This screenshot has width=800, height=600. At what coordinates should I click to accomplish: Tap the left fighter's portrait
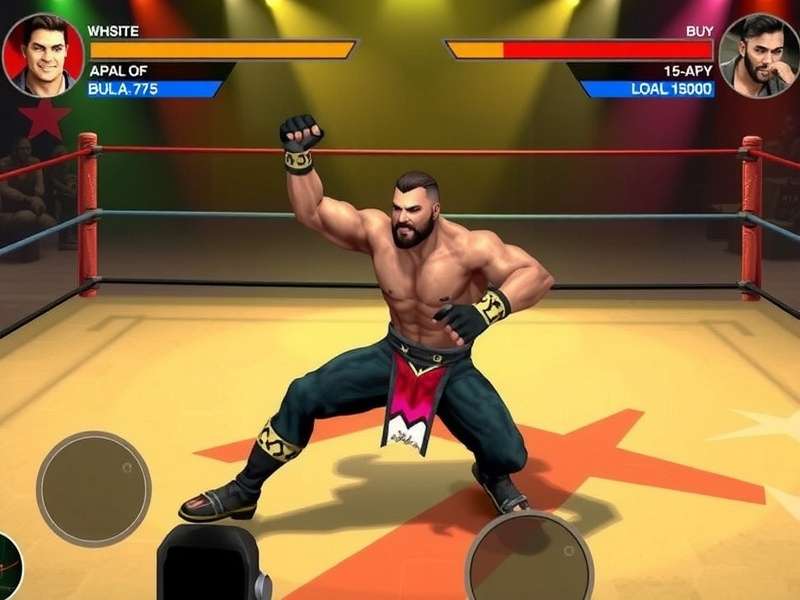coord(42,55)
